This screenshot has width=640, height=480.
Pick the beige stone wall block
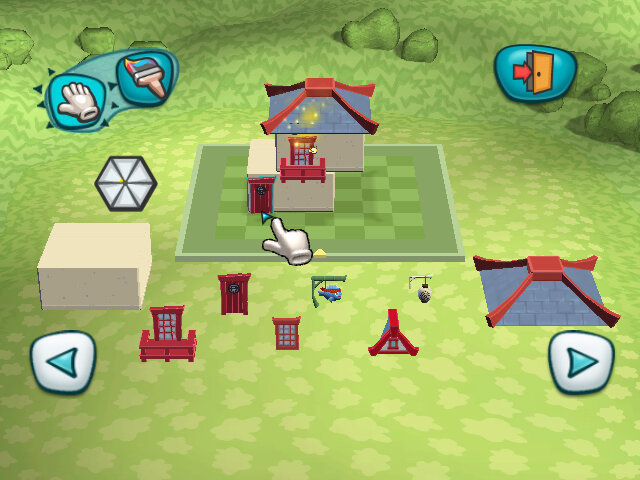tap(93, 264)
